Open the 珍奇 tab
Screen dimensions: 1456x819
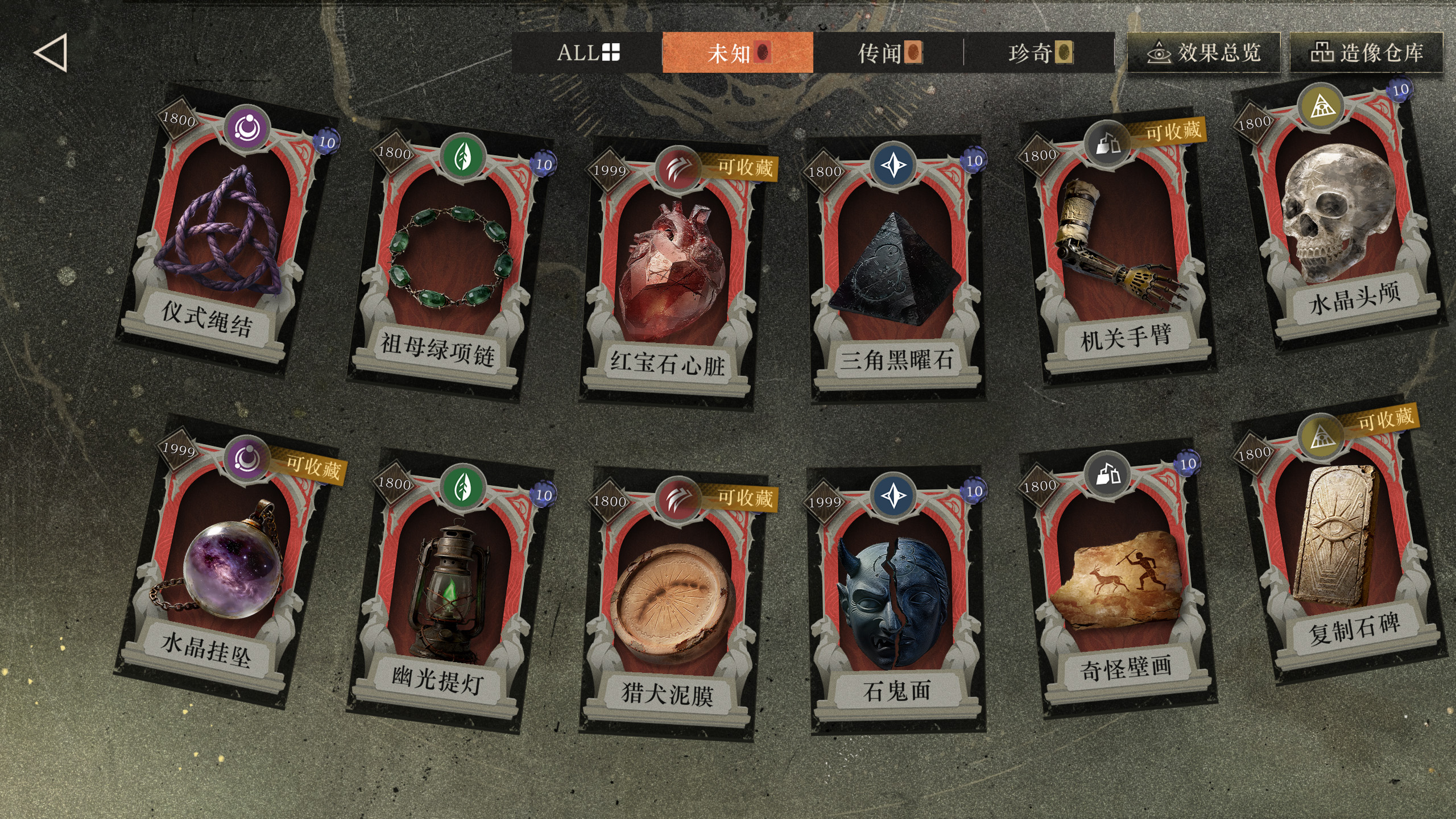click(1039, 53)
